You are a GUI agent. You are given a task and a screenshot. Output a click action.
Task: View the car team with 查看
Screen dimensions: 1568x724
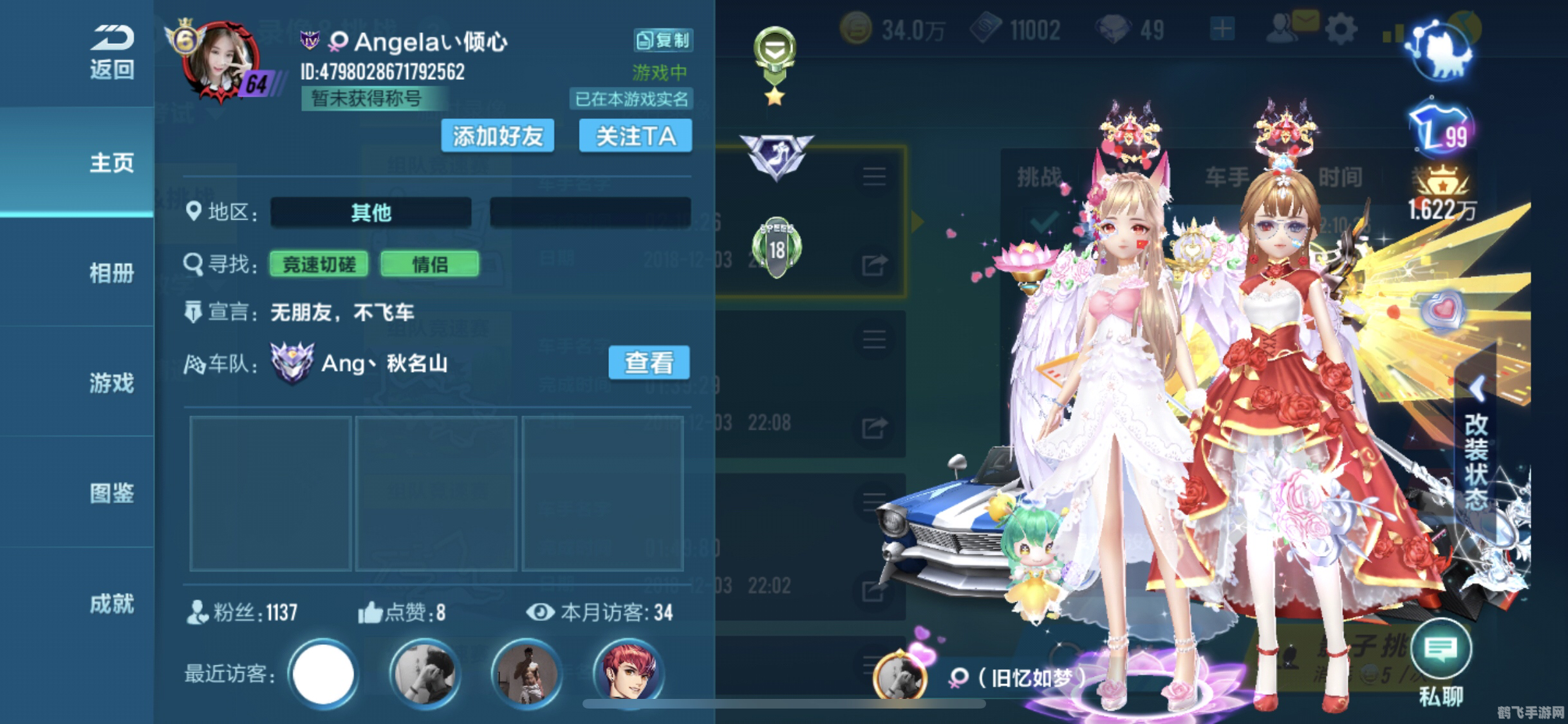click(x=649, y=363)
